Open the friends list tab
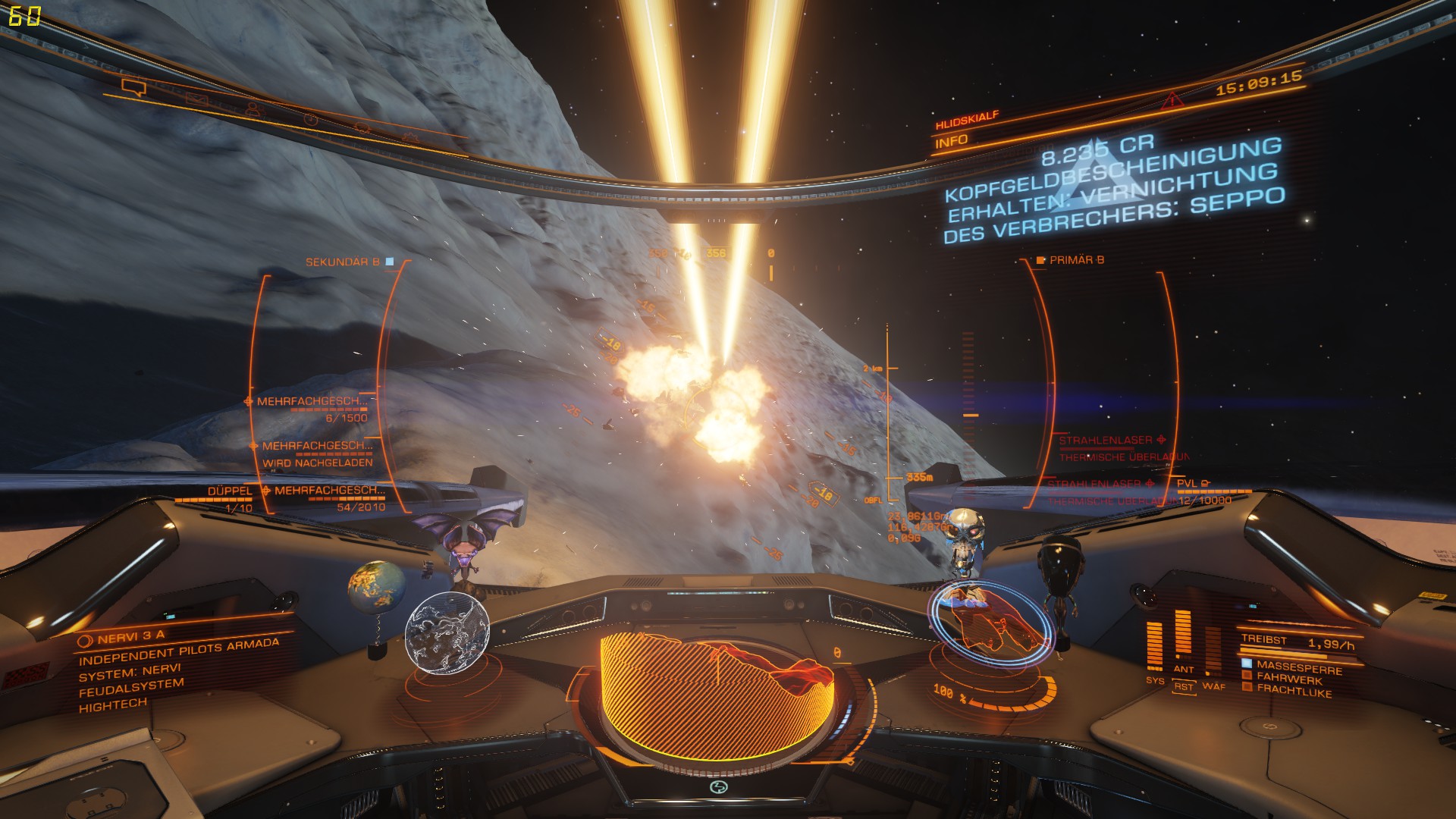Image resolution: width=1456 pixels, height=819 pixels. pyautogui.click(x=253, y=109)
